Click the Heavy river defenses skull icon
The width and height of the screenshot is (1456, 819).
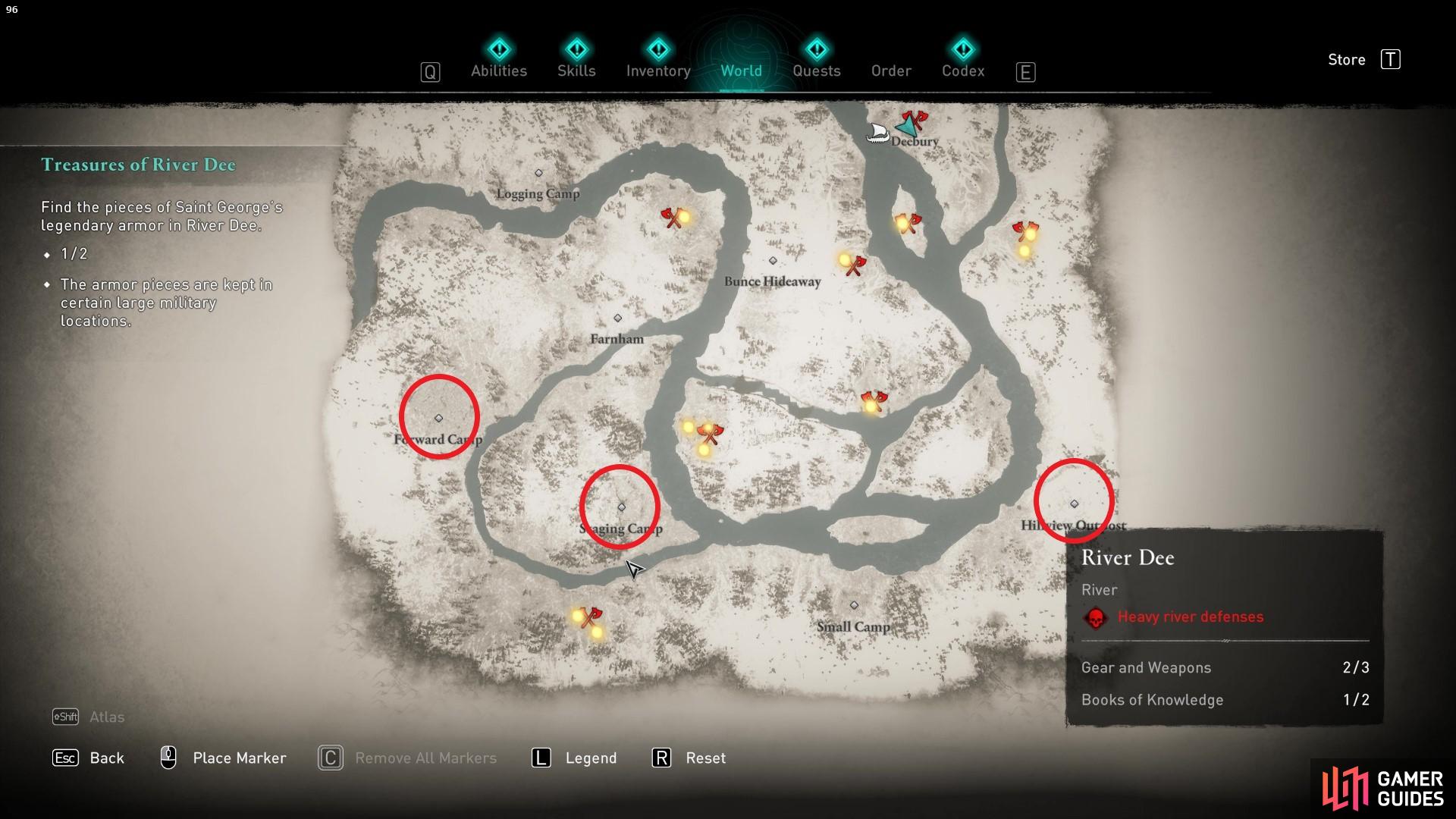[1094, 617]
